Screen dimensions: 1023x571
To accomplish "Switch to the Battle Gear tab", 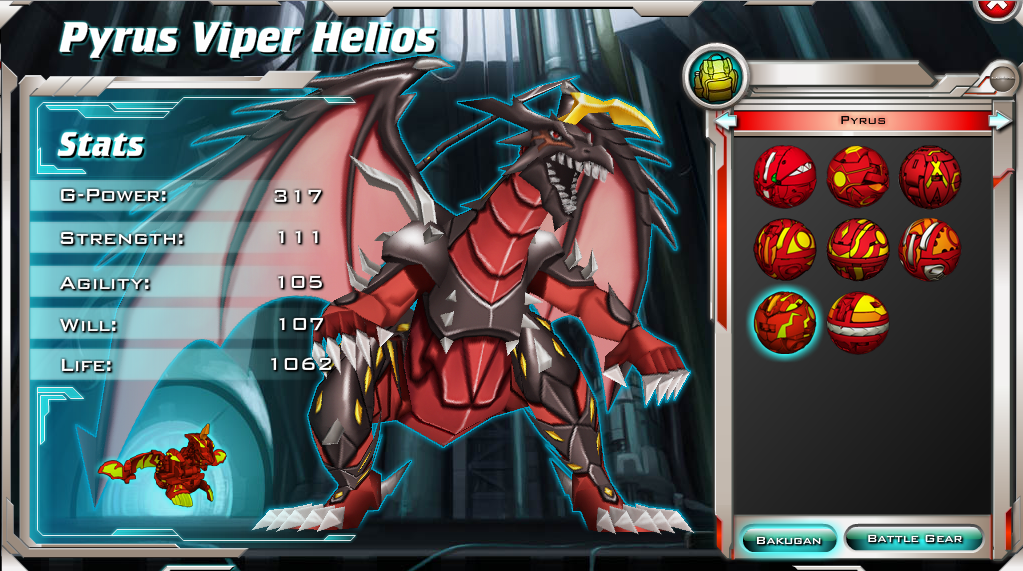I will tap(914, 538).
